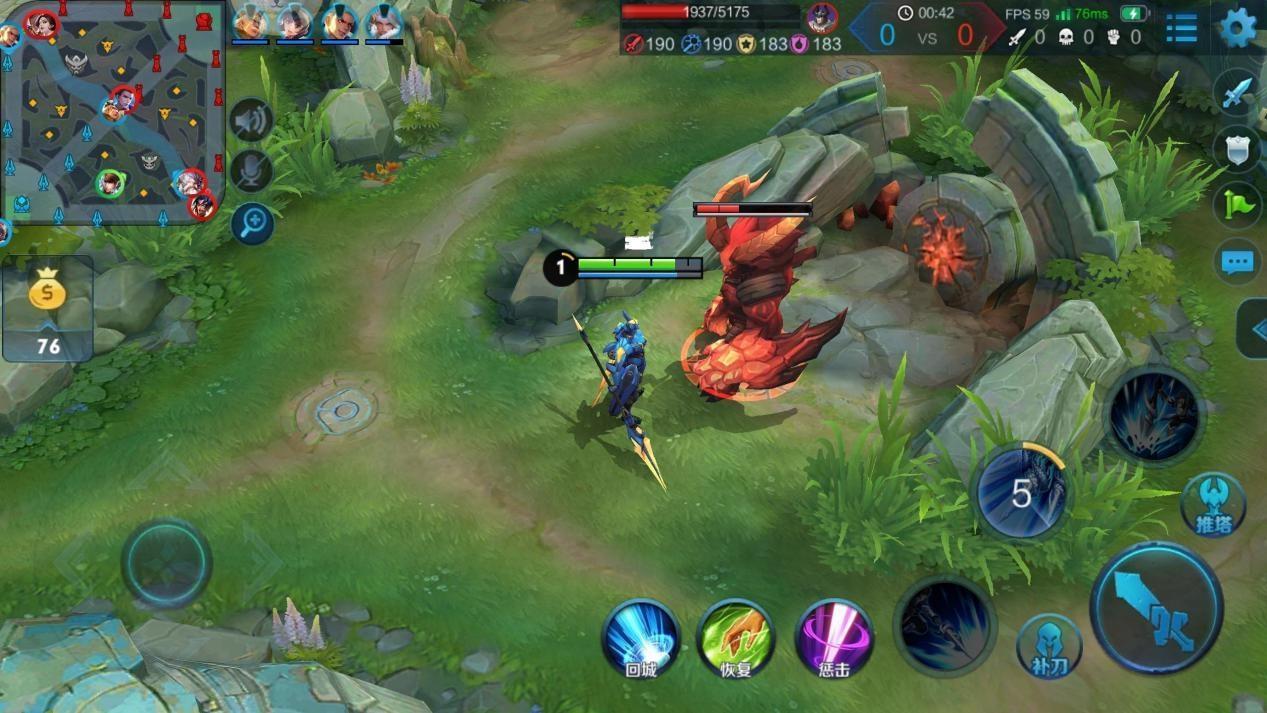
Task: Toggle the microphone button
Action: [252, 171]
